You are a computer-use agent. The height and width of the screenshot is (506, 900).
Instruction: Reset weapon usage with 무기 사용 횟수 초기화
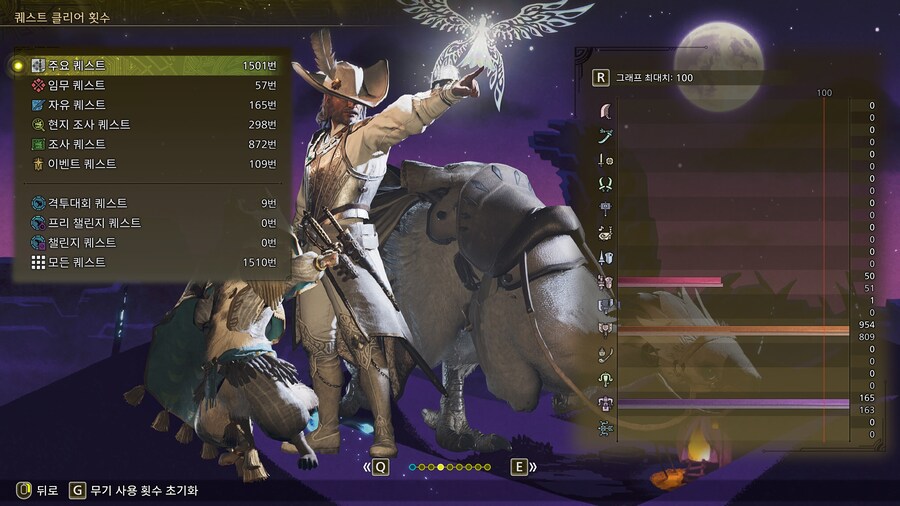point(133,490)
